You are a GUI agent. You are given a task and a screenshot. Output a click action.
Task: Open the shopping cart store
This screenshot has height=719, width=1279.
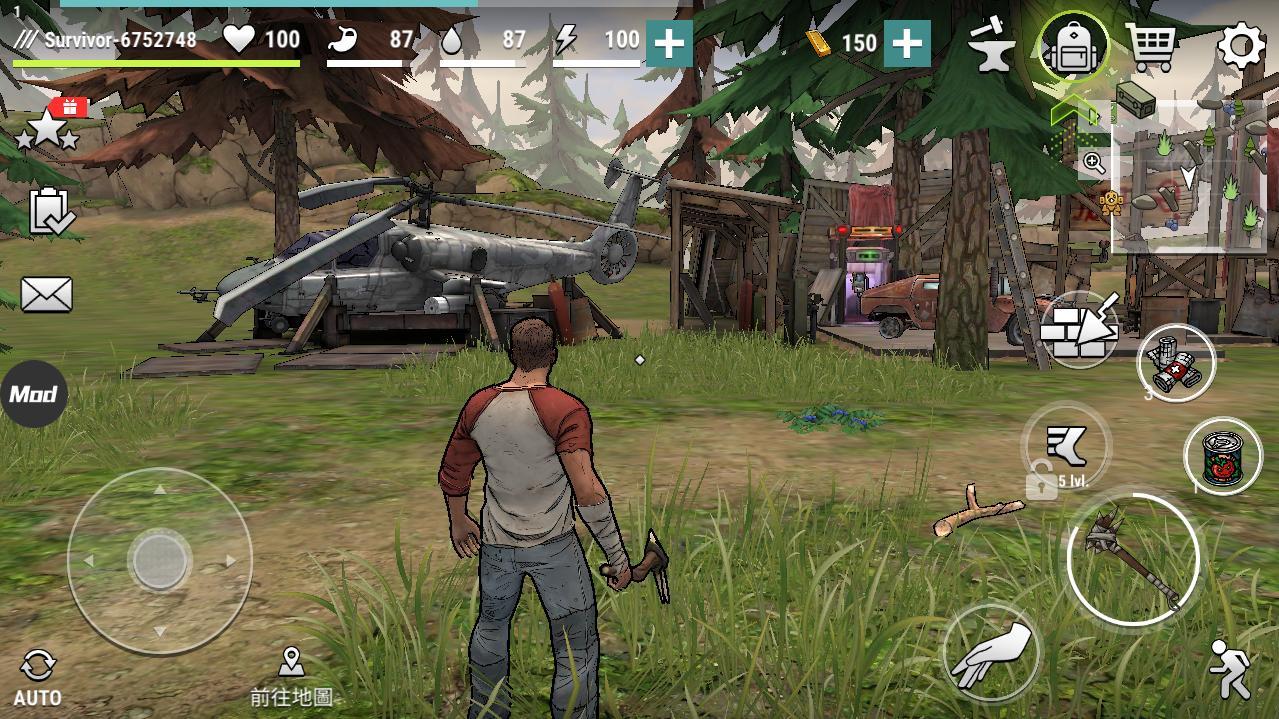point(1151,47)
